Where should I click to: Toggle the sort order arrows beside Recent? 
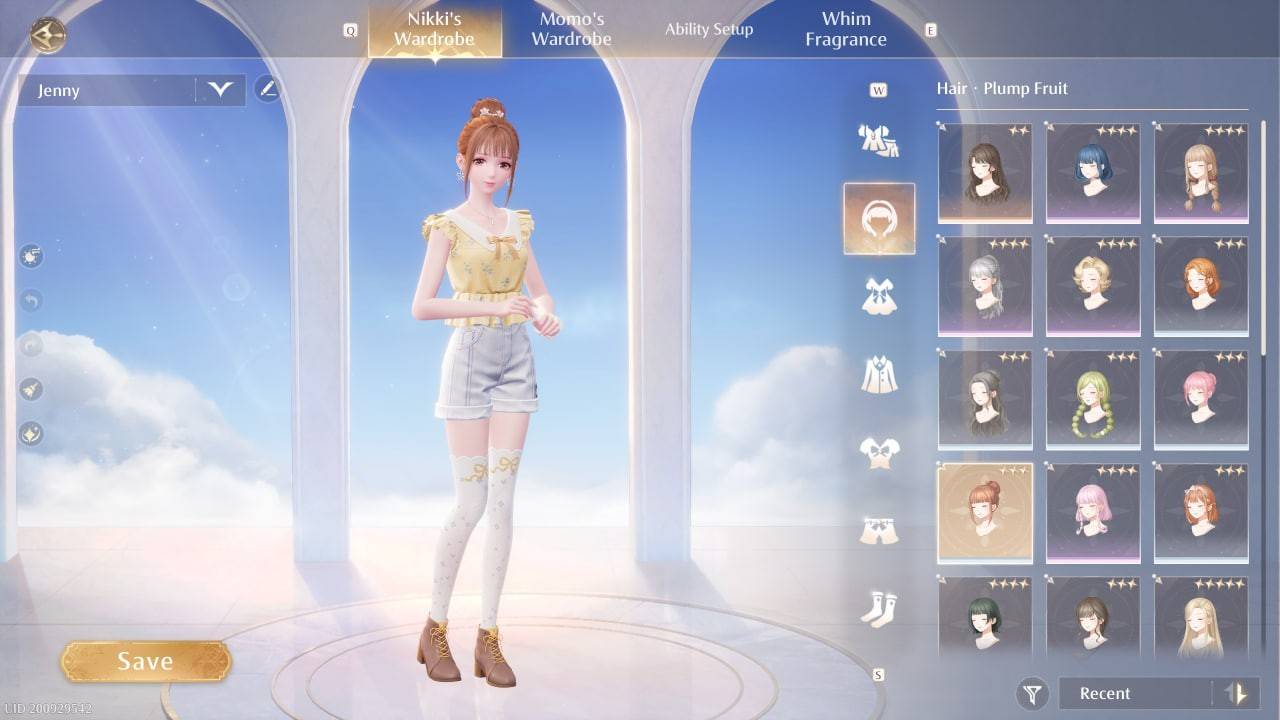(1237, 693)
